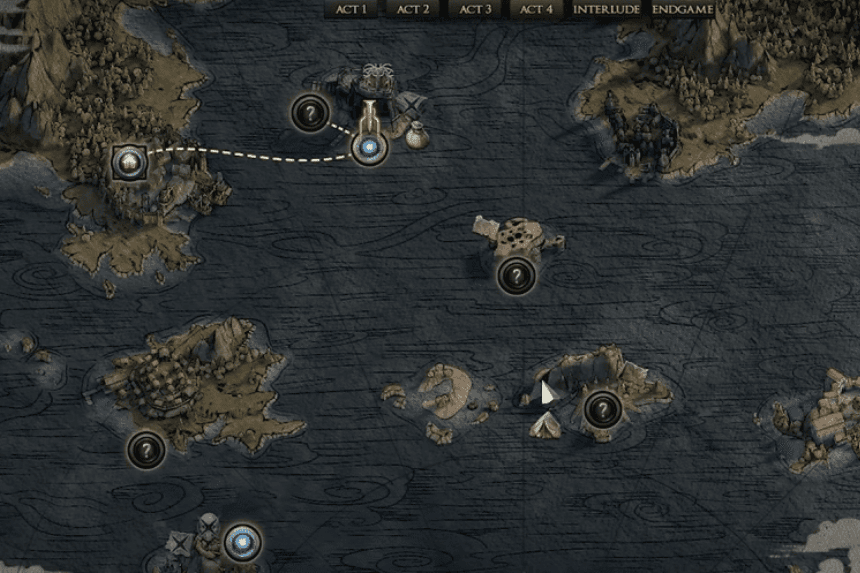Choose the unknown node below the small rocky ruin

pos(516,273)
